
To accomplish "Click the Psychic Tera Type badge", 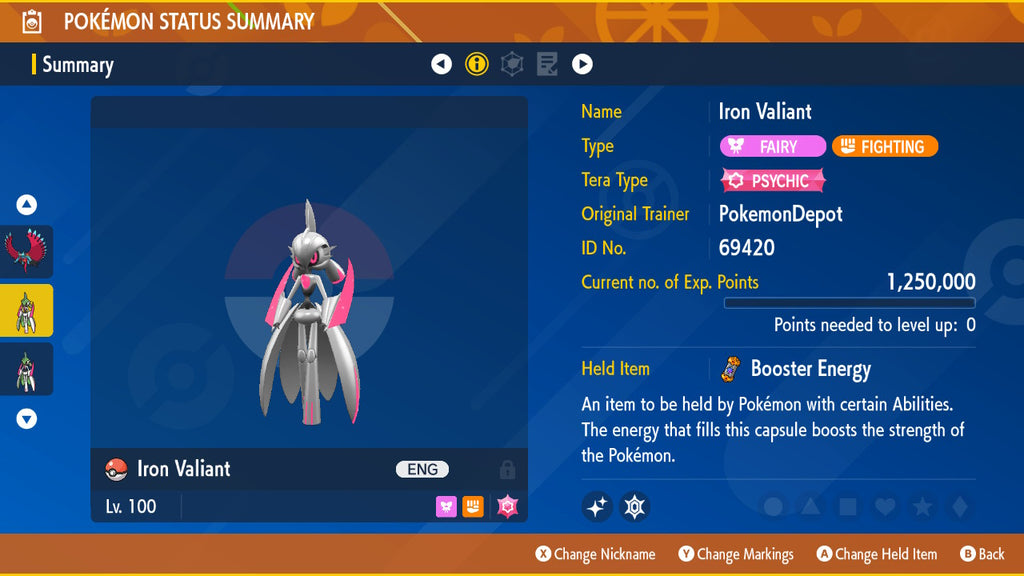I will [x=773, y=181].
